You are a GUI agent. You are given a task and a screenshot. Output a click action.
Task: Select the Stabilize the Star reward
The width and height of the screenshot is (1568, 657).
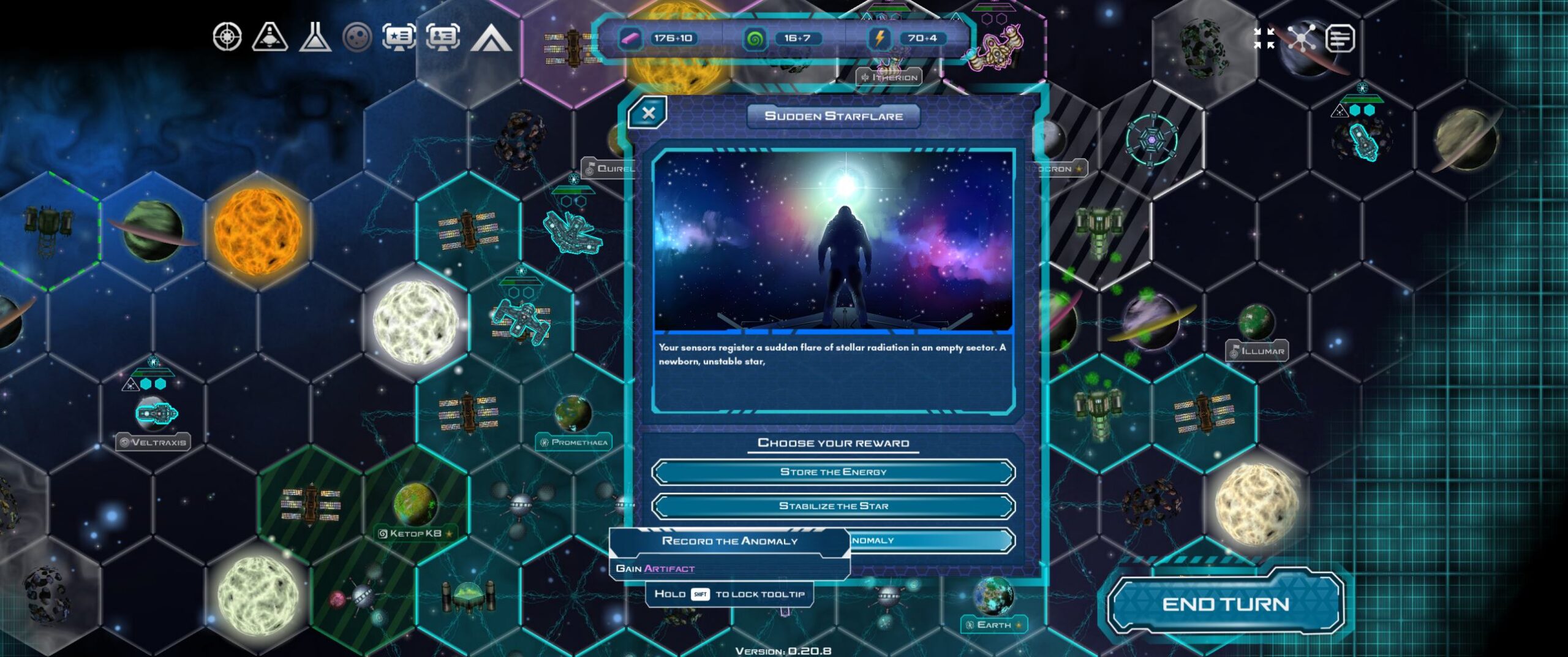(833, 506)
